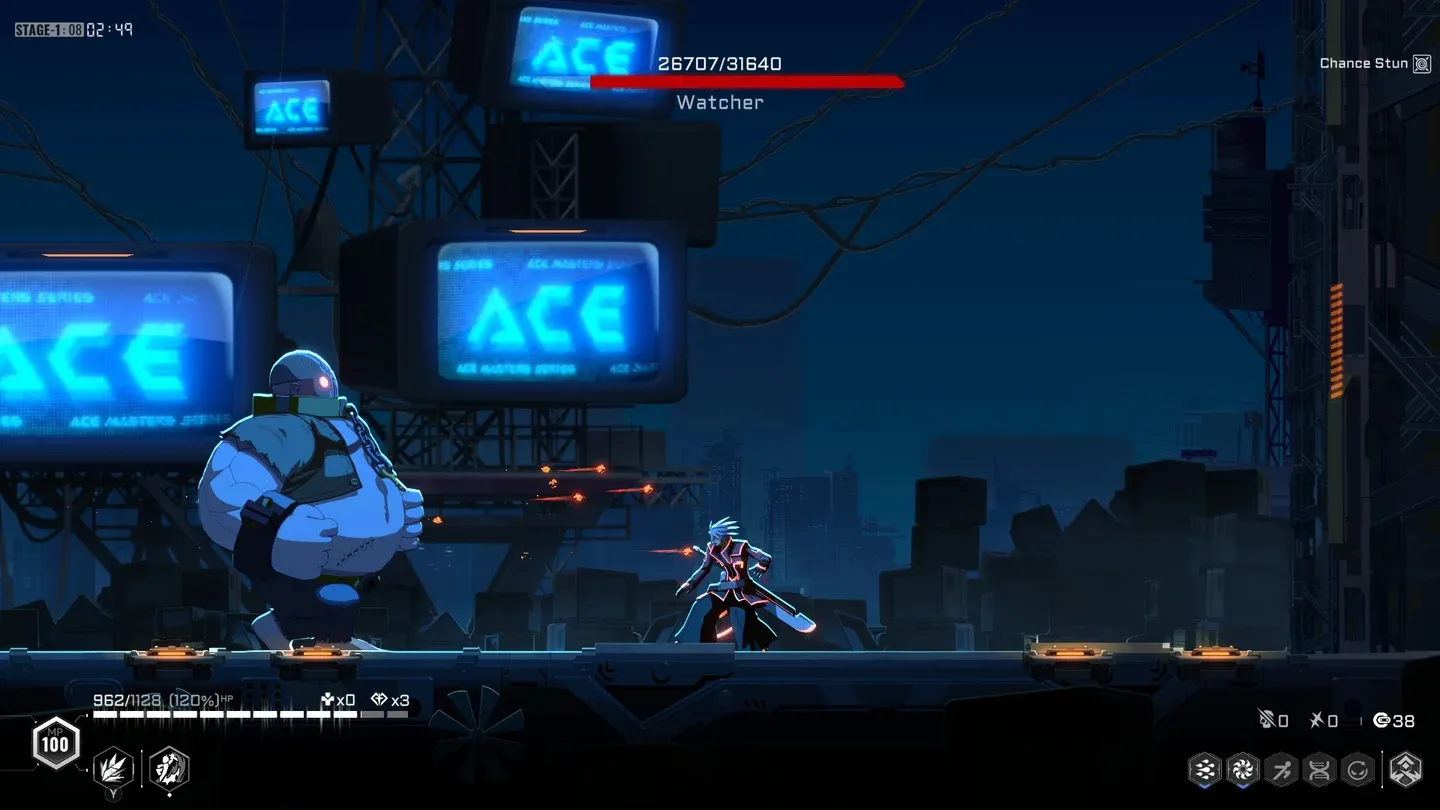Click the spinning blades buff icon

pyautogui.click(x=1241, y=769)
